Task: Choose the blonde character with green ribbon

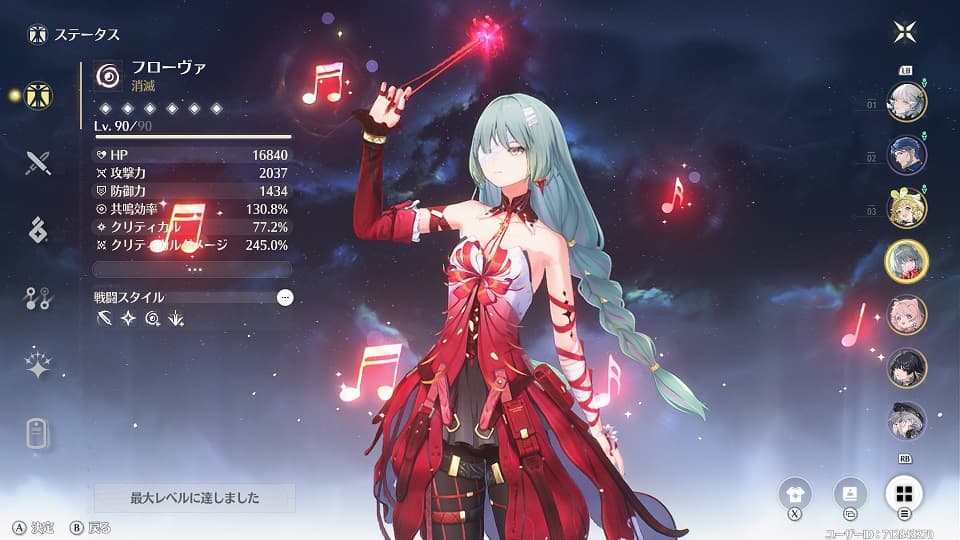Action: pos(907,208)
